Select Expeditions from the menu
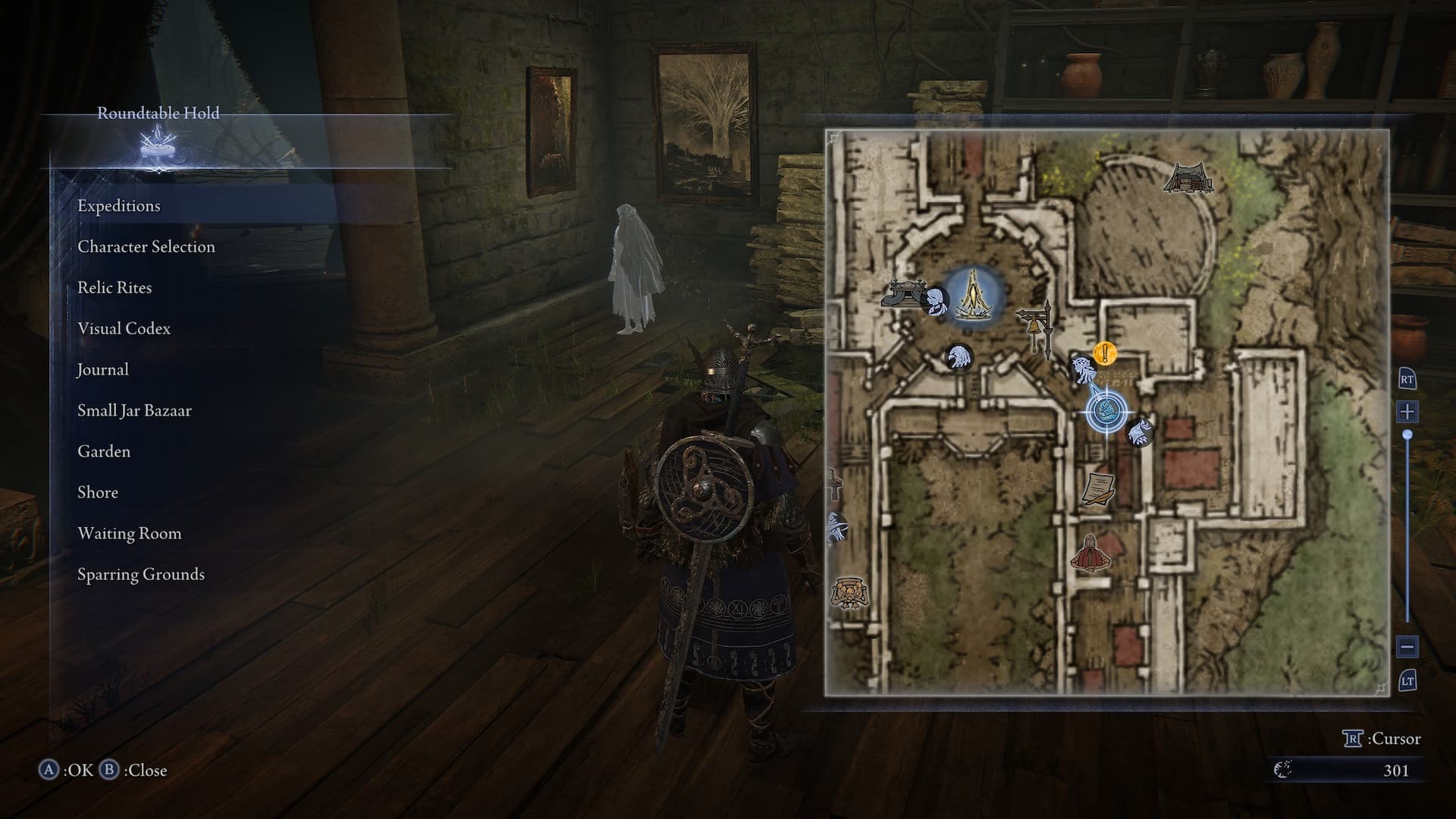This screenshot has height=819, width=1456. [x=119, y=206]
